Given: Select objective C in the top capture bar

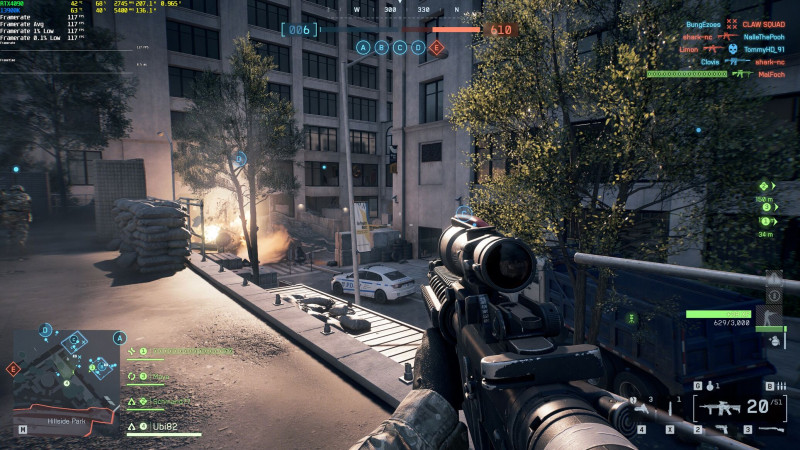Looking at the screenshot, I should click(400, 47).
